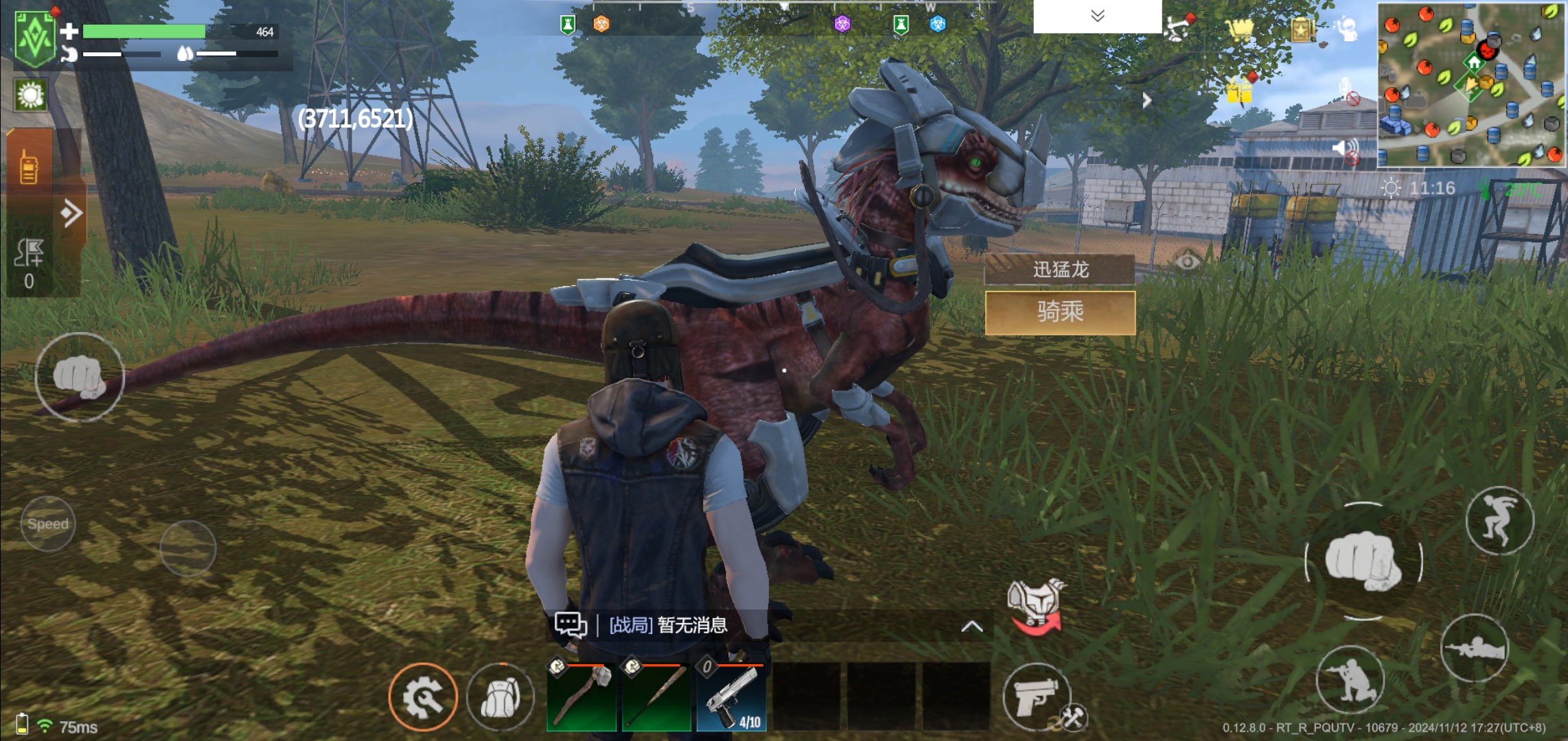Tap the 骑乘 ride button
The image size is (1568, 741).
[x=1060, y=313]
